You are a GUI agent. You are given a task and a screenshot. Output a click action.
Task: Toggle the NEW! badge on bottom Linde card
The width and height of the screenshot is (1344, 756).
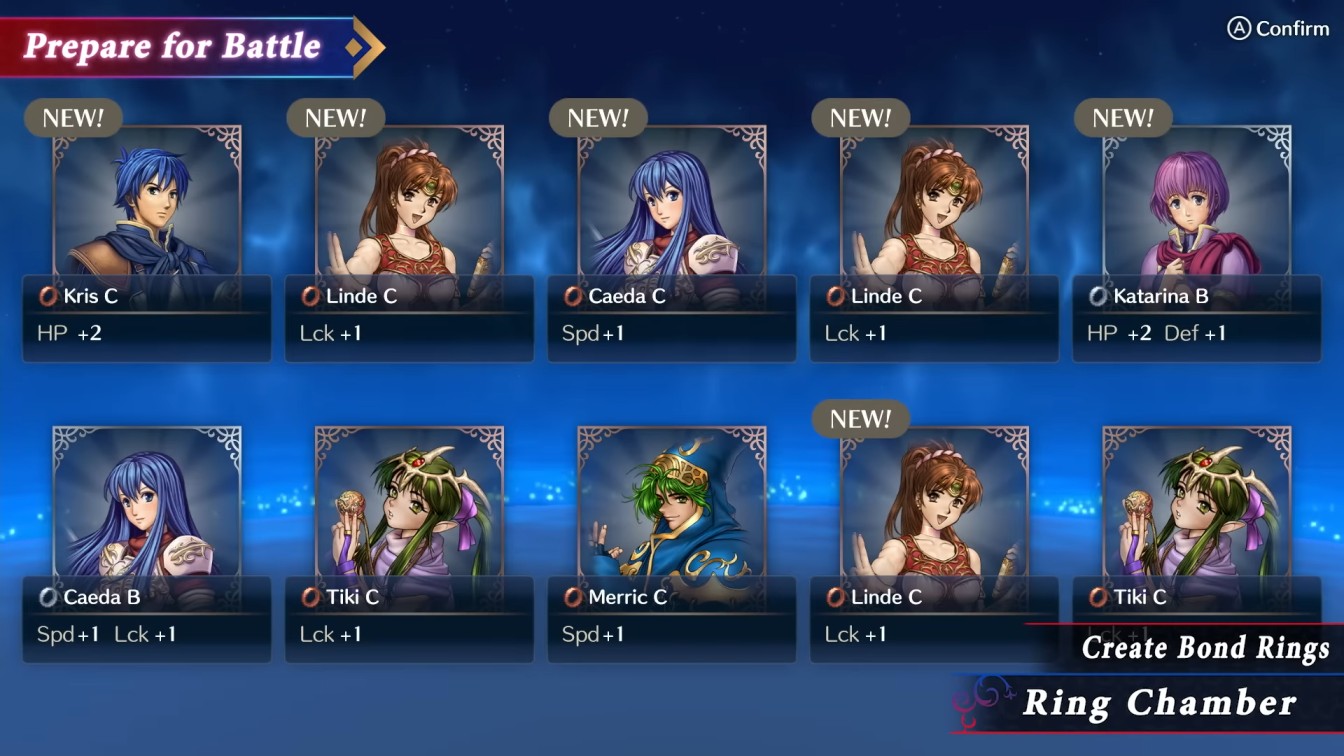pyautogui.click(x=861, y=420)
